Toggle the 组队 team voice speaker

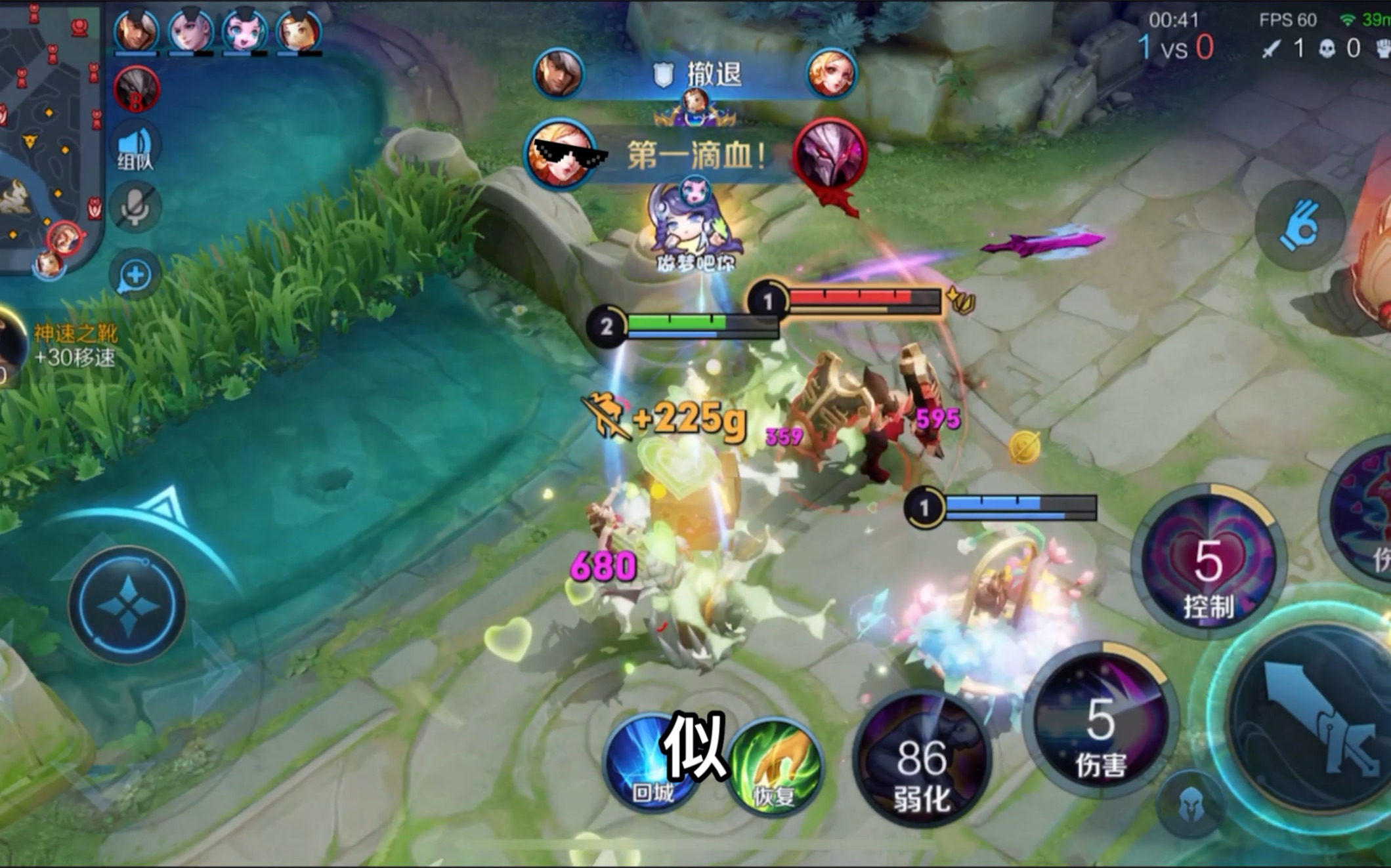(x=136, y=149)
